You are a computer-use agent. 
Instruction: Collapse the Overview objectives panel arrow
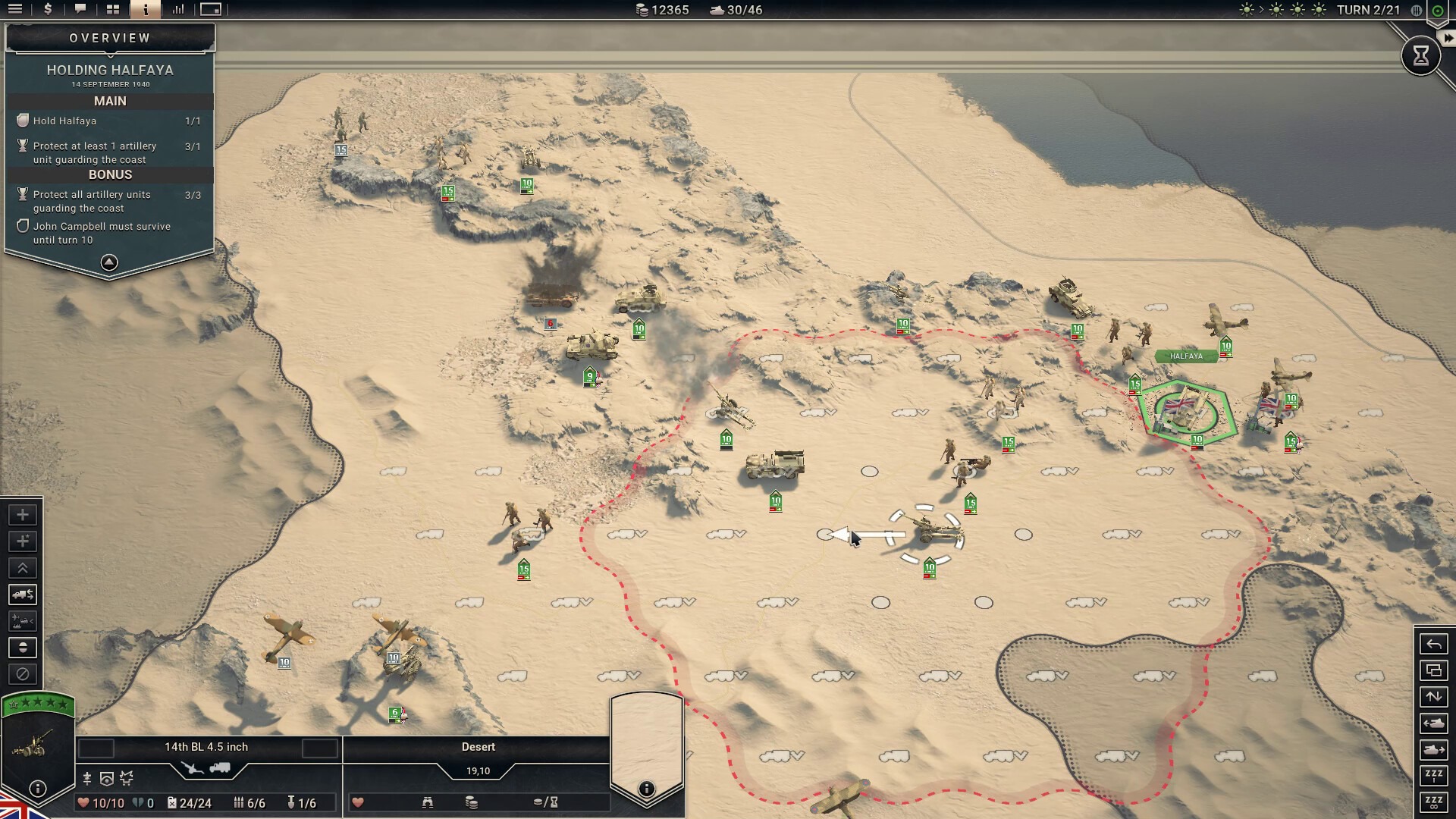pos(109,262)
